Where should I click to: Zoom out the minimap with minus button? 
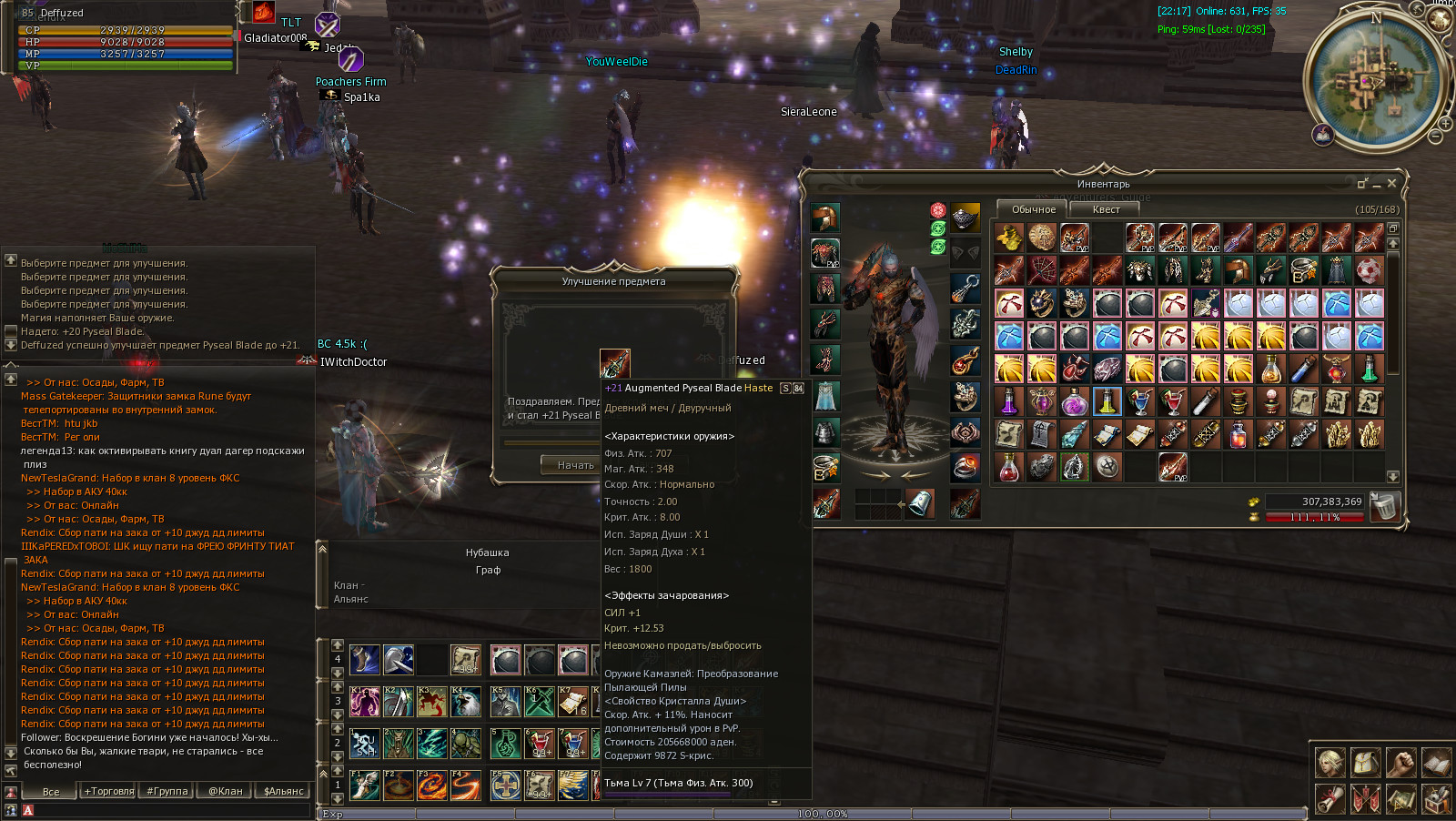1435,137
